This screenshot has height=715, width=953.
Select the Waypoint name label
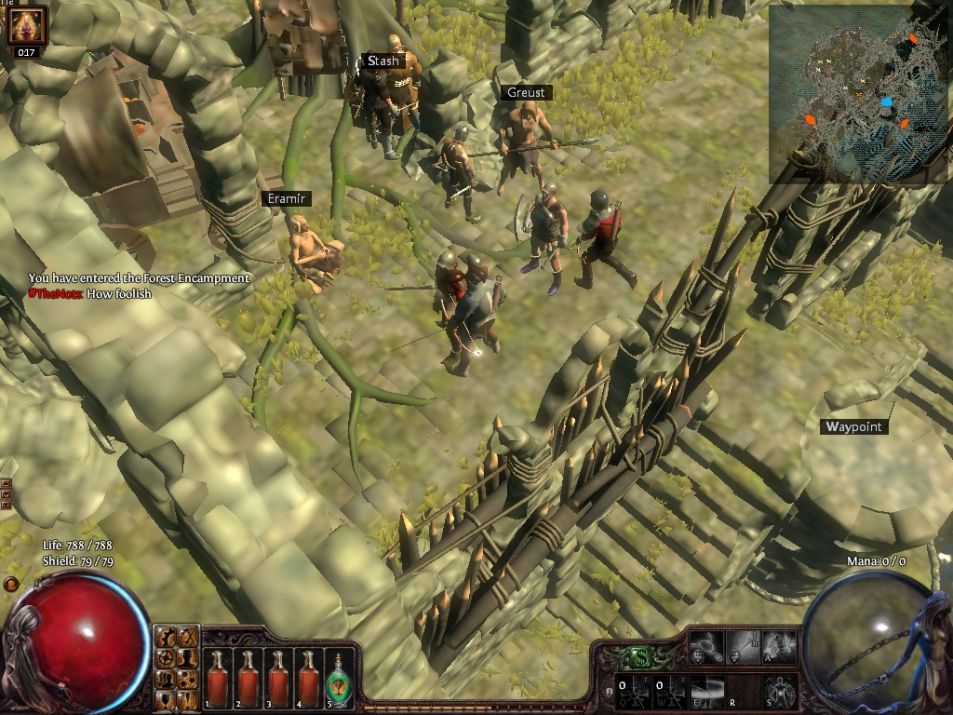(x=854, y=427)
